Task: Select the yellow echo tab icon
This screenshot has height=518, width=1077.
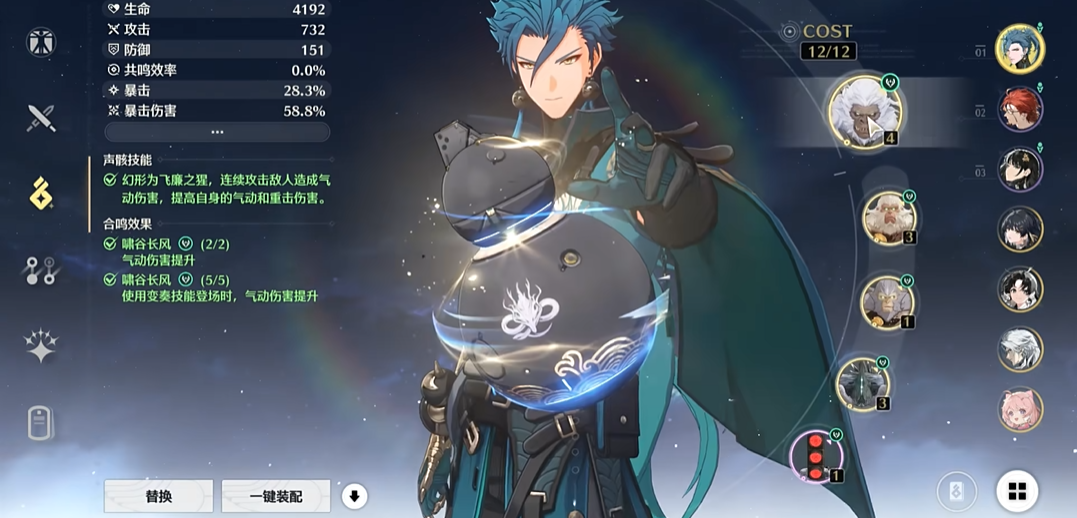Action: [x=41, y=193]
